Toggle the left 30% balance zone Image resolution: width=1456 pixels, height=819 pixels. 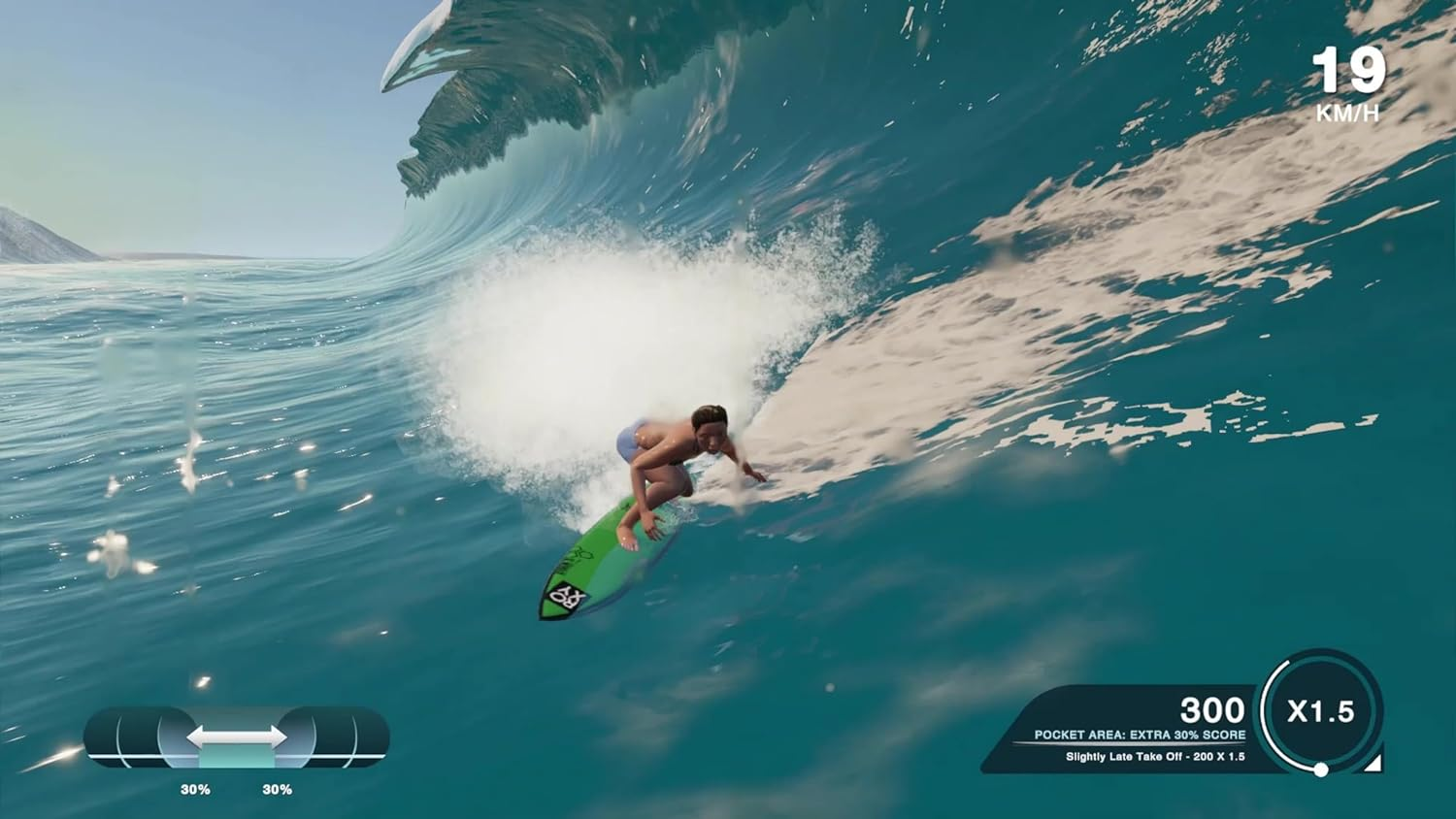[x=197, y=789]
